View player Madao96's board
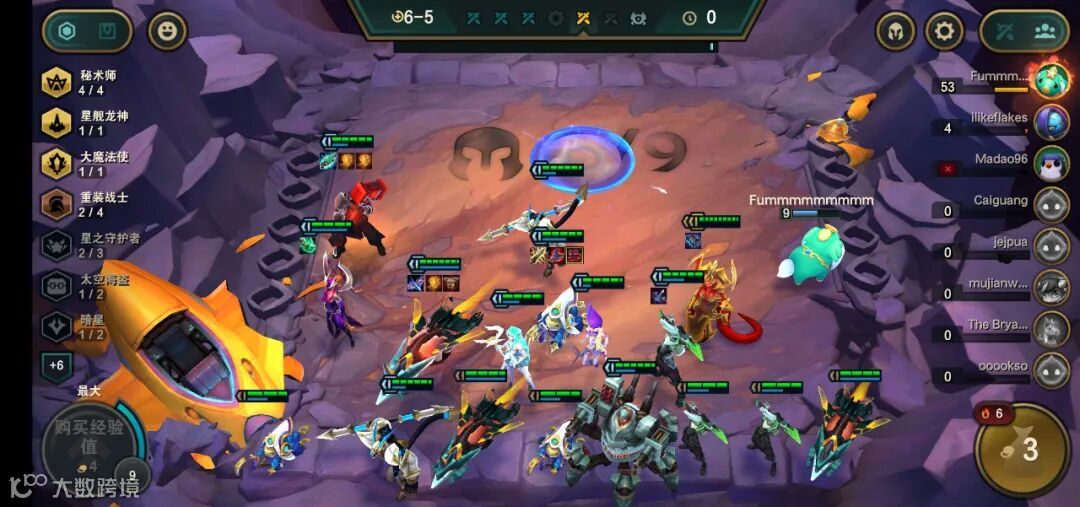 point(1050,164)
